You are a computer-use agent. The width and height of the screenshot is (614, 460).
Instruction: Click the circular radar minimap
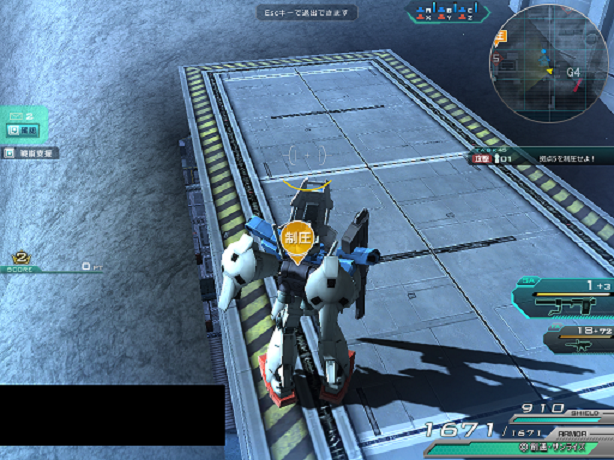[x=550, y=64]
